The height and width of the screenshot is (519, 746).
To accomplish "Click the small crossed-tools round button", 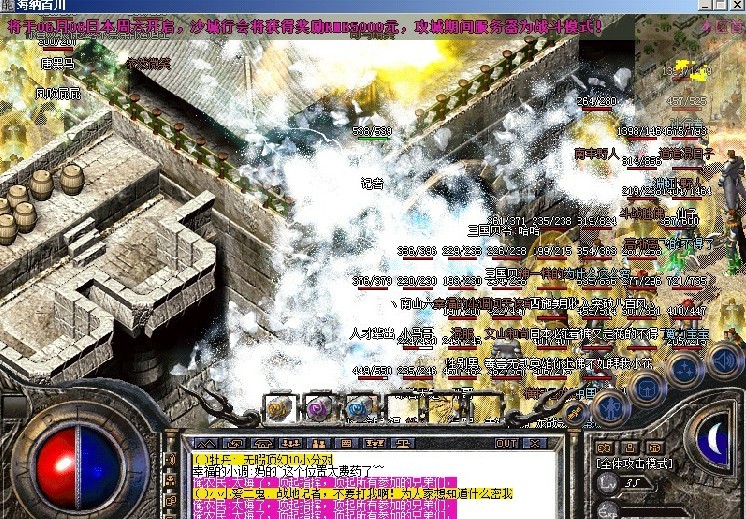I will click(574, 410).
